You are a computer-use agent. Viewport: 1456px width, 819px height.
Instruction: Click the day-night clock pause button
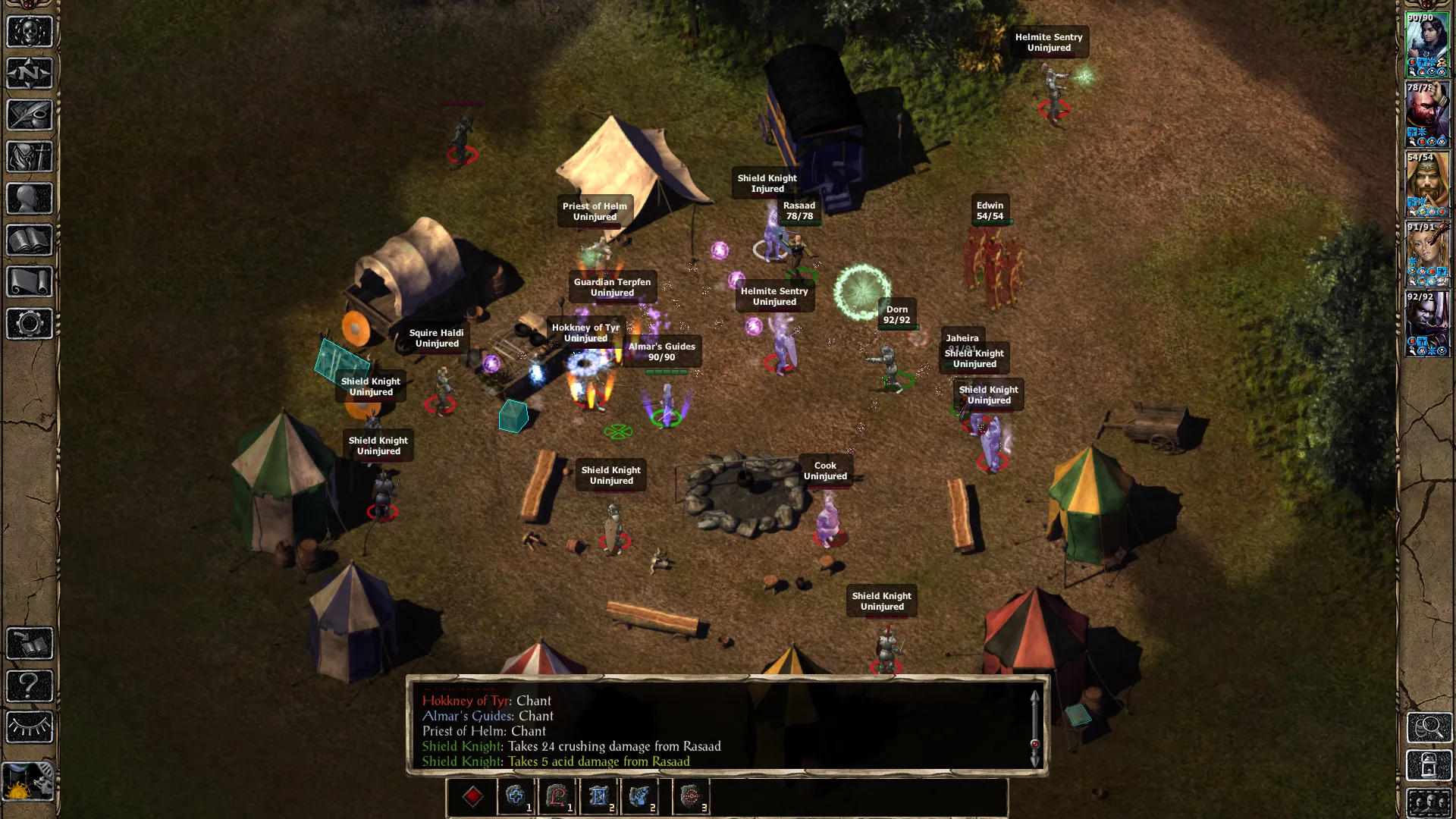pos(28,782)
